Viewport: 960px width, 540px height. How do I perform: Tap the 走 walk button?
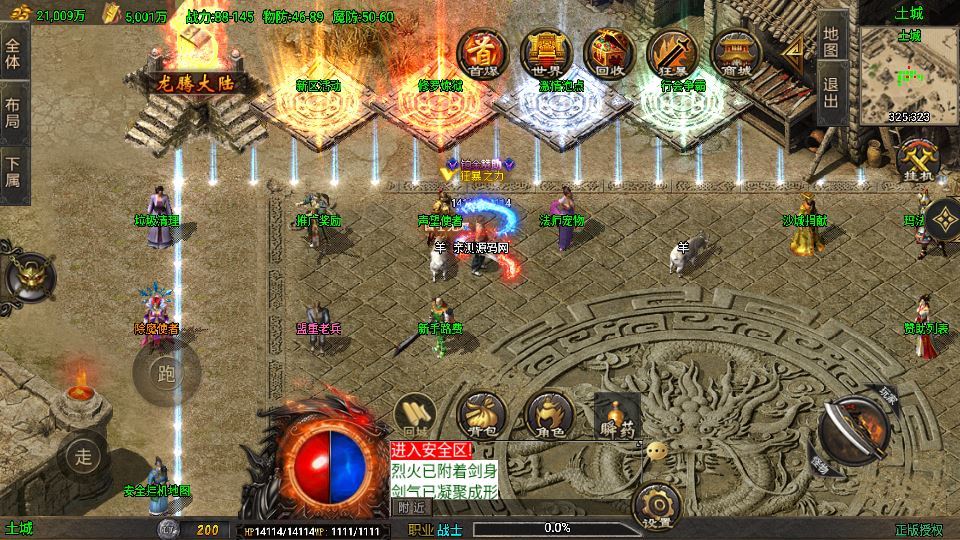point(84,457)
